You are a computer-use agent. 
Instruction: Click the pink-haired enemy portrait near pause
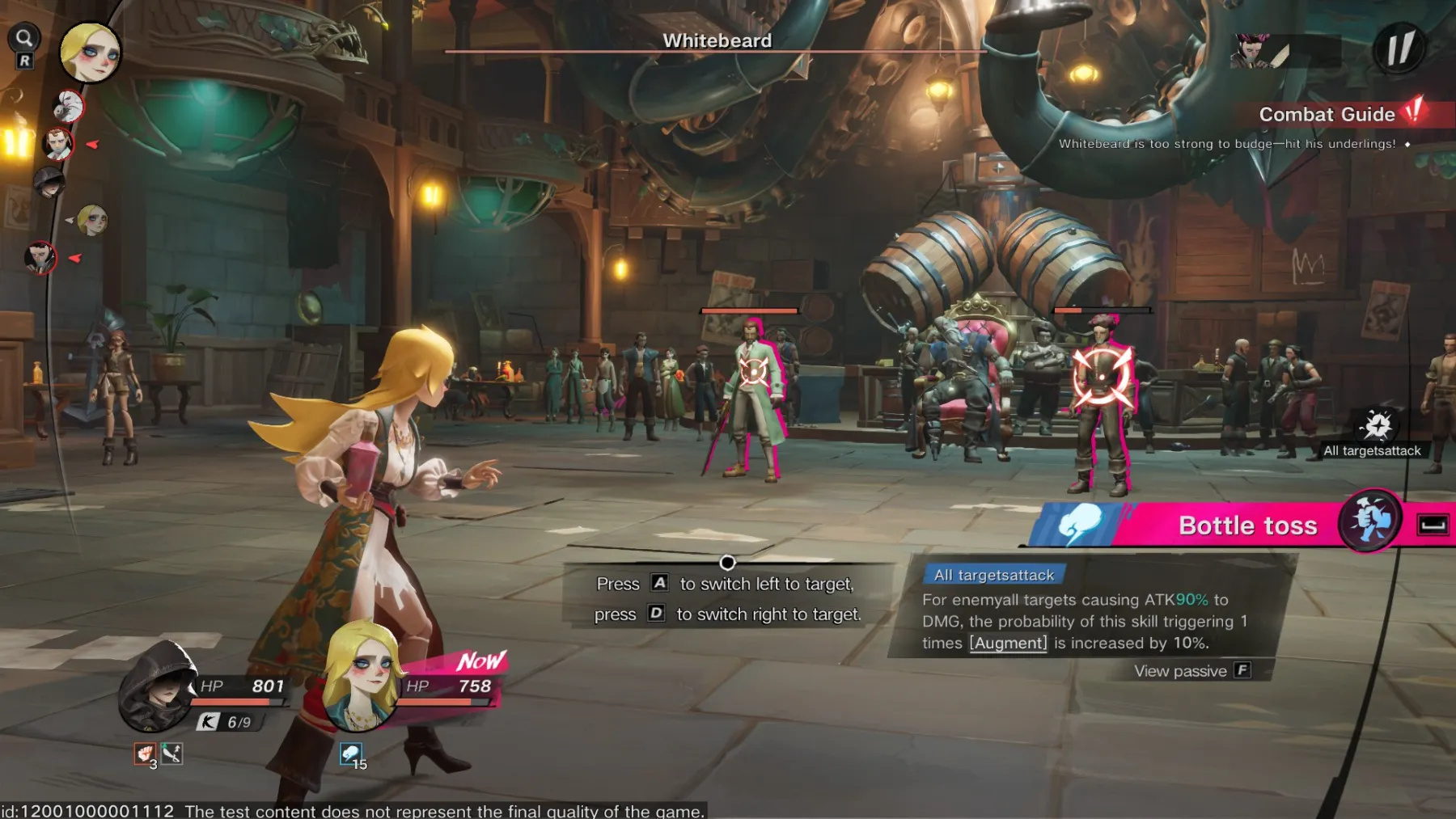tap(1251, 51)
